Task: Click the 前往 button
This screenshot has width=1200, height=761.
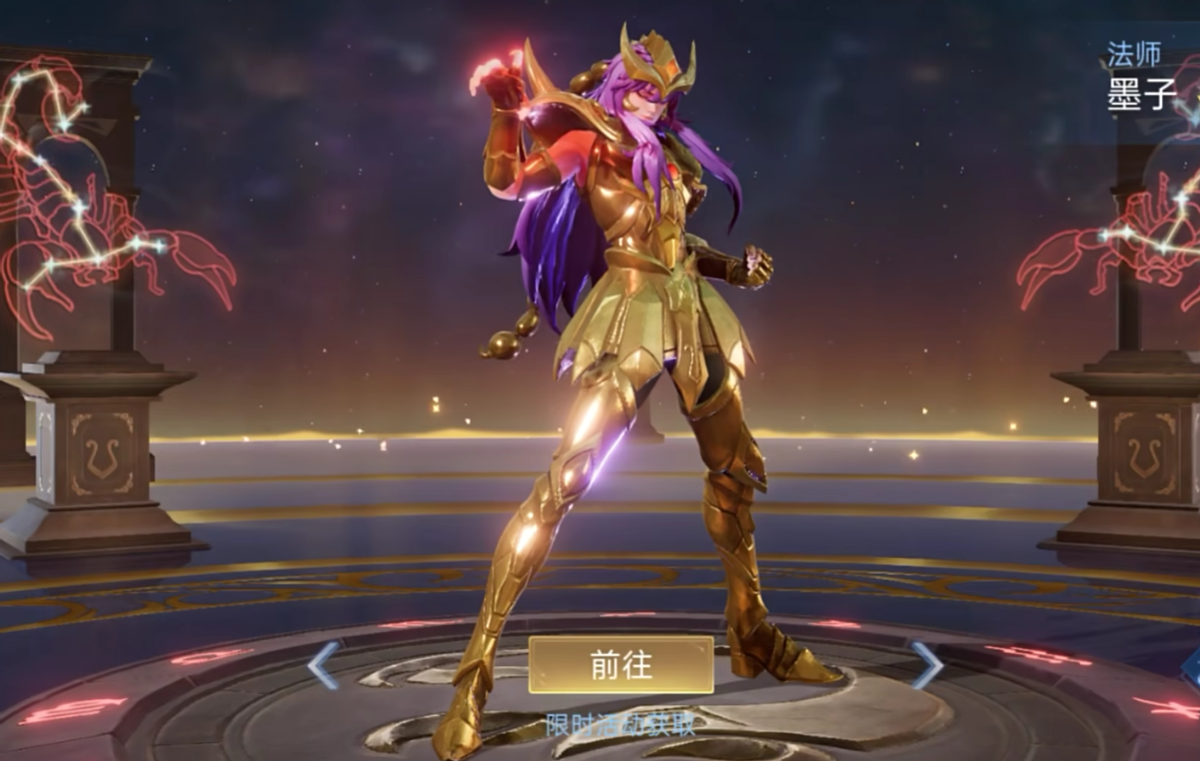Action: (621, 665)
